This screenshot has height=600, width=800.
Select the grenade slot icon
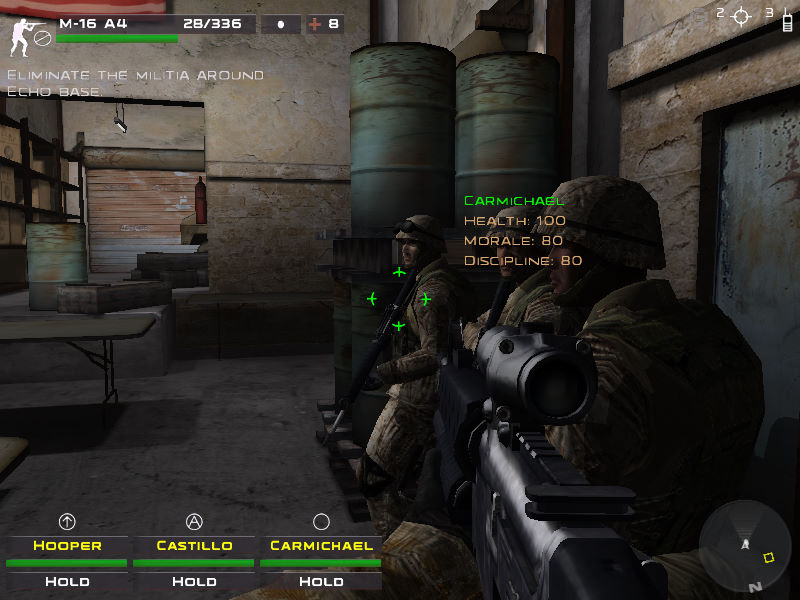(281, 24)
